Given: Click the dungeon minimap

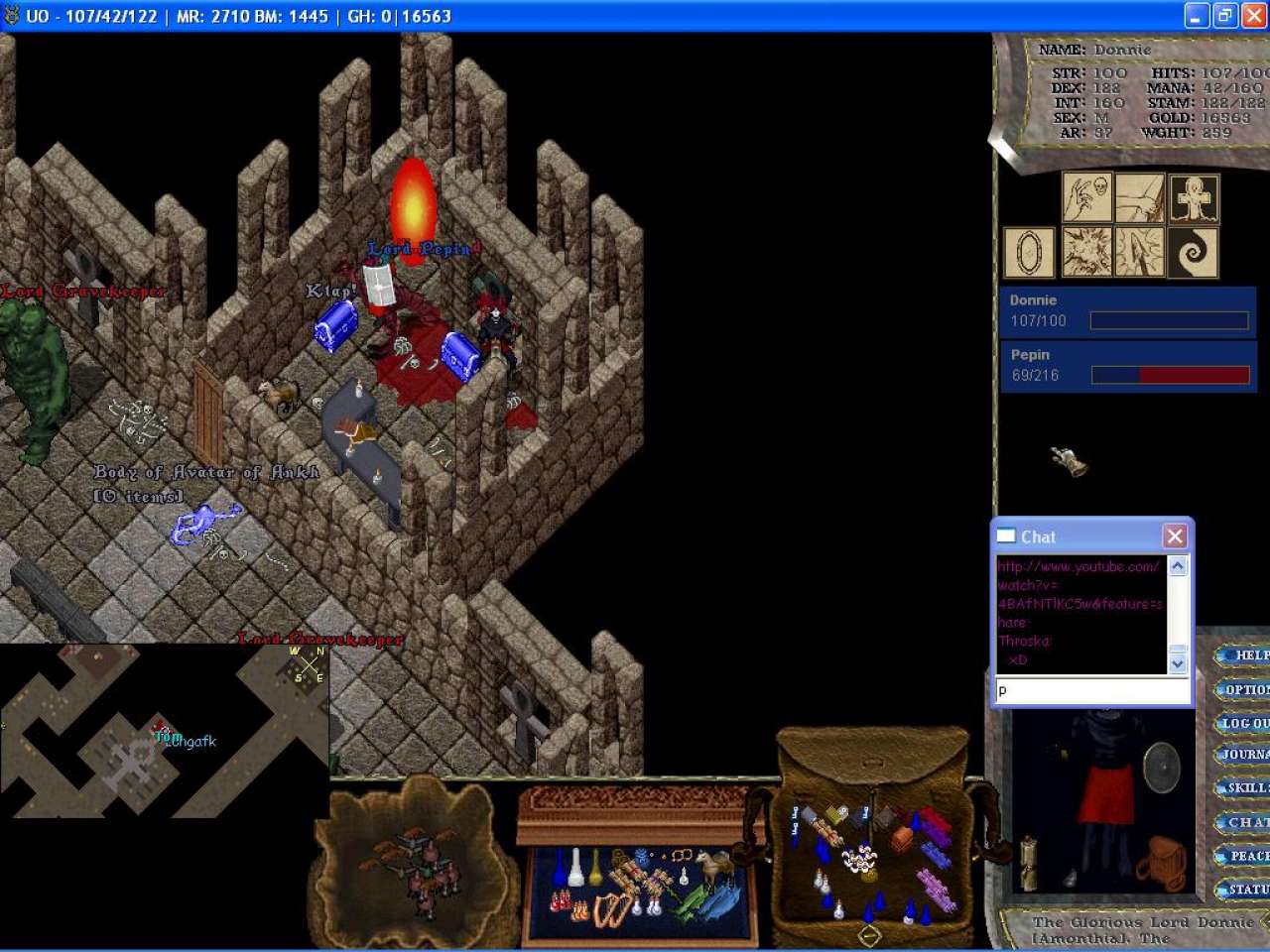Looking at the screenshot, I should pyautogui.click(x=164, y=731).
